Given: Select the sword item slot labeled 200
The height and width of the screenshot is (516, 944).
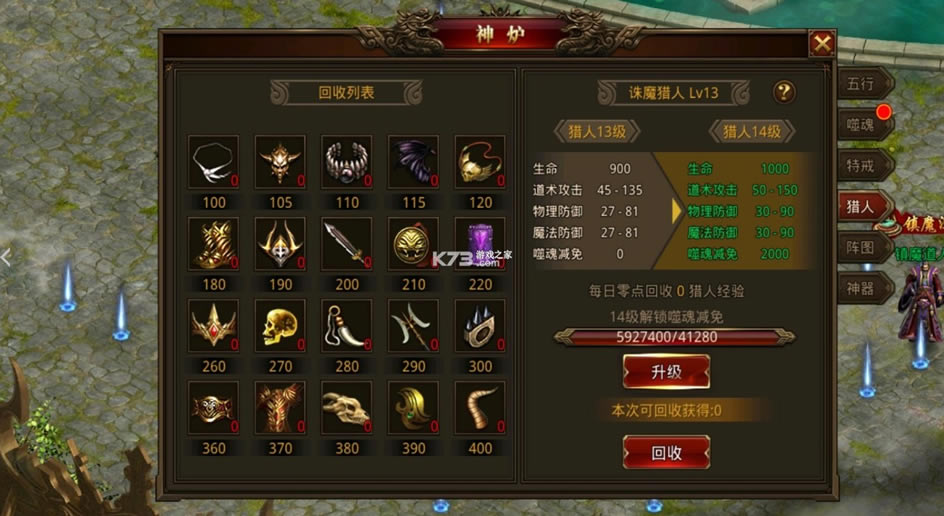Looking at the screenshot, I should click(x=347, y=244).
